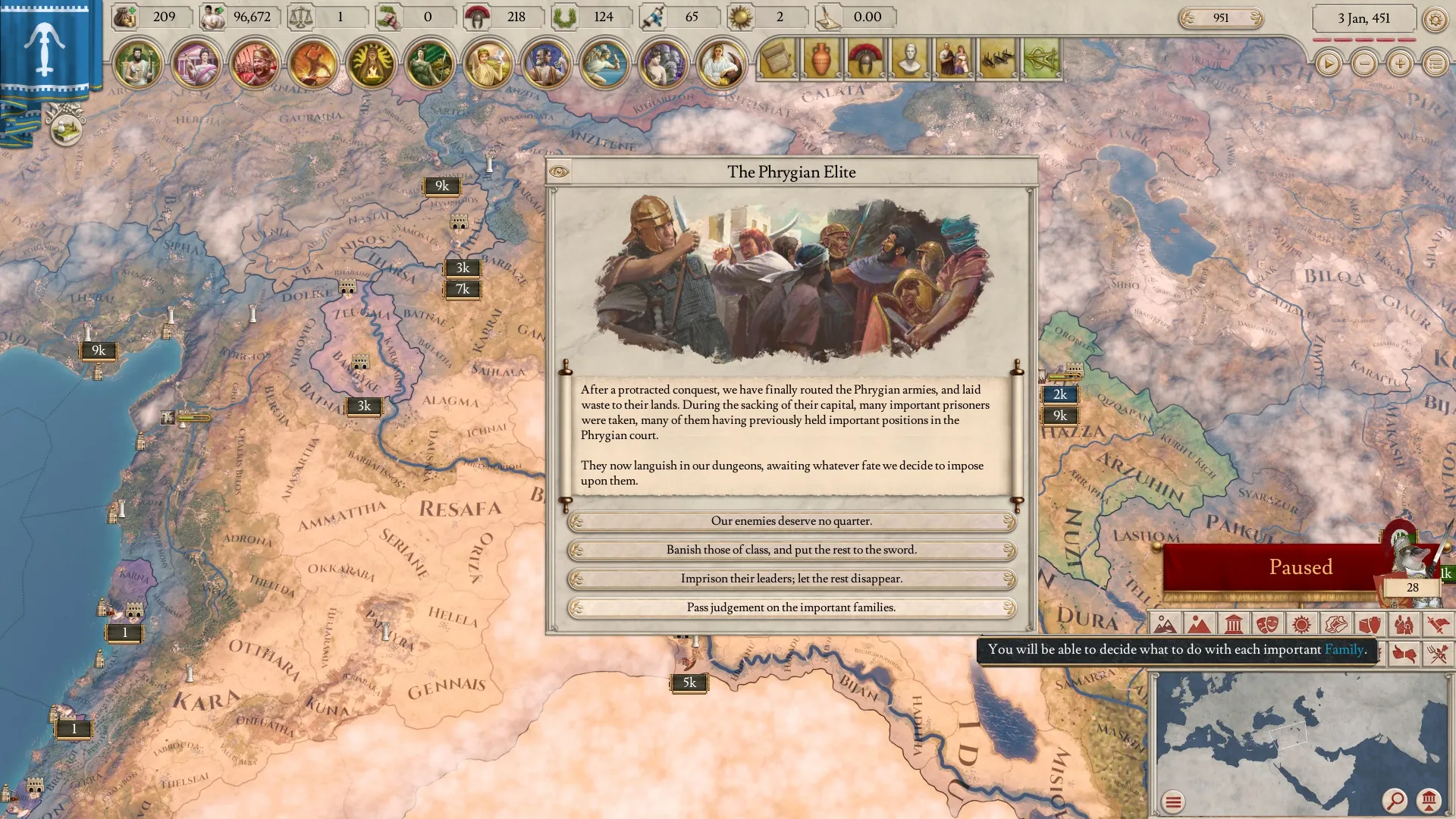Pick "Imprison their leaders" event choice
The width and height of the screenshot is (1456, 819).
(791, 579)
